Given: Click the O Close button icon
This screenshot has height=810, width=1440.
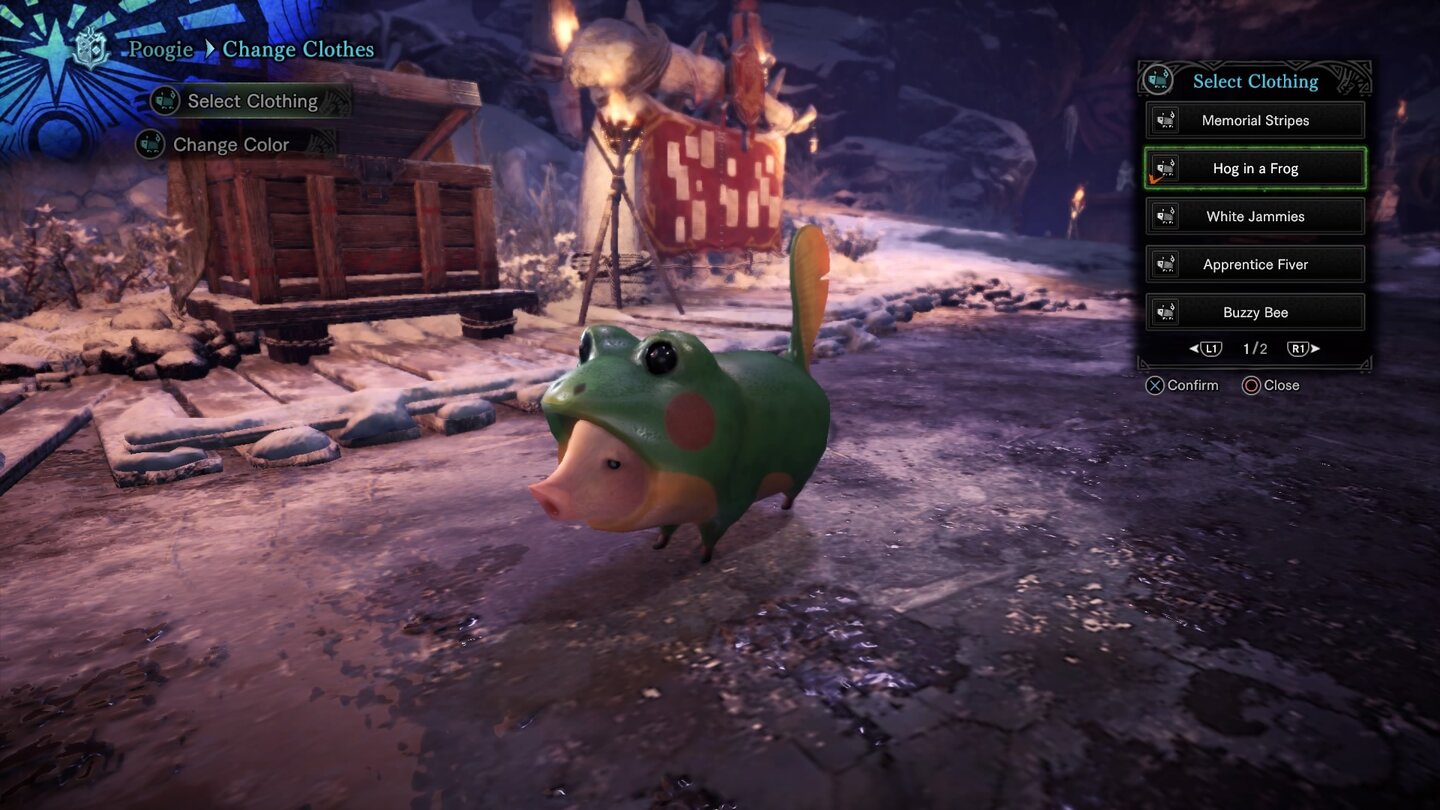Looking at the screenshot, I should 1251,385.
